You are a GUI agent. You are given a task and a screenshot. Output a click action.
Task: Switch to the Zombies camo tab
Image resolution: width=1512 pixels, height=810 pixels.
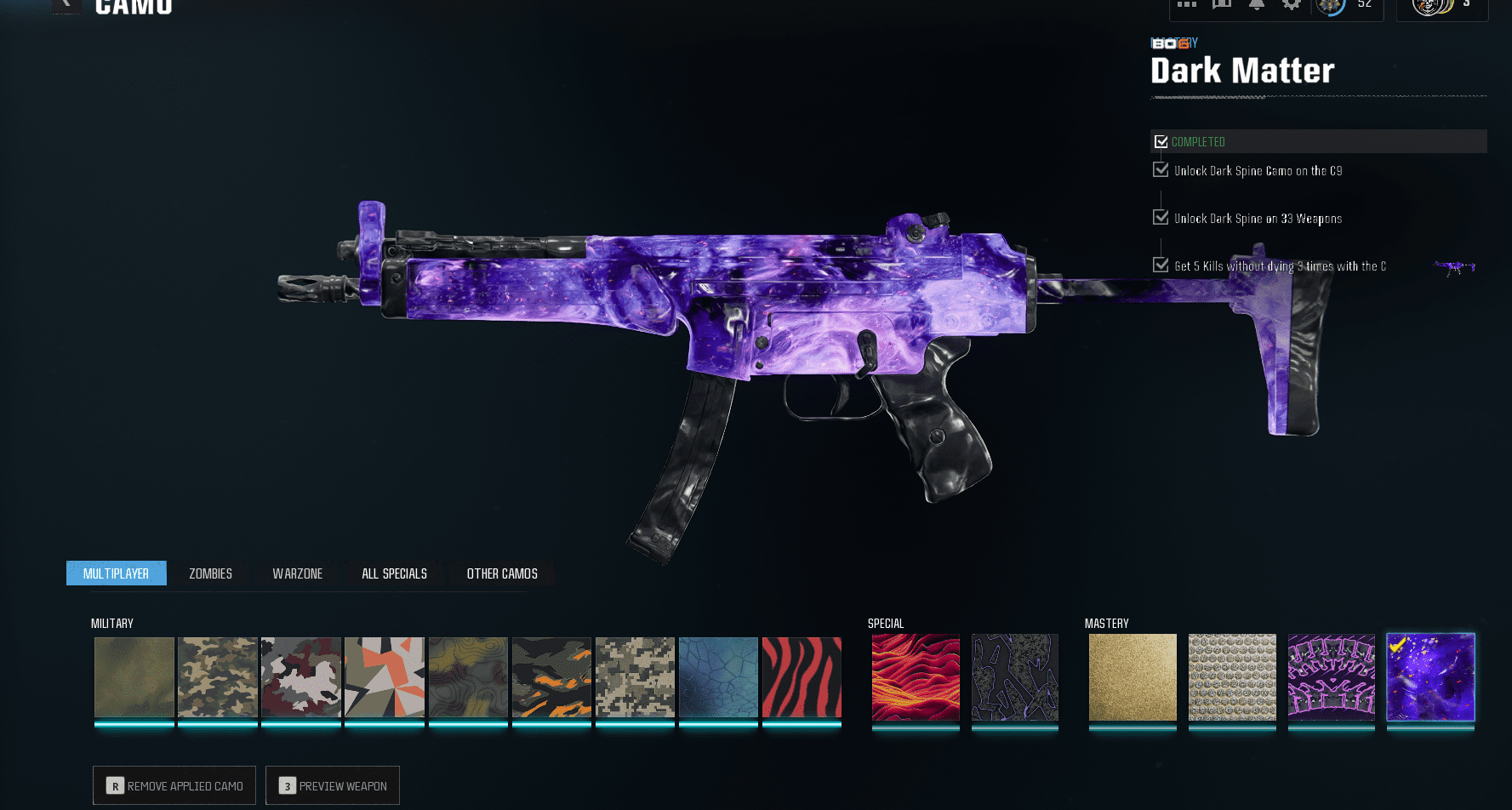(x=210, y=573)
